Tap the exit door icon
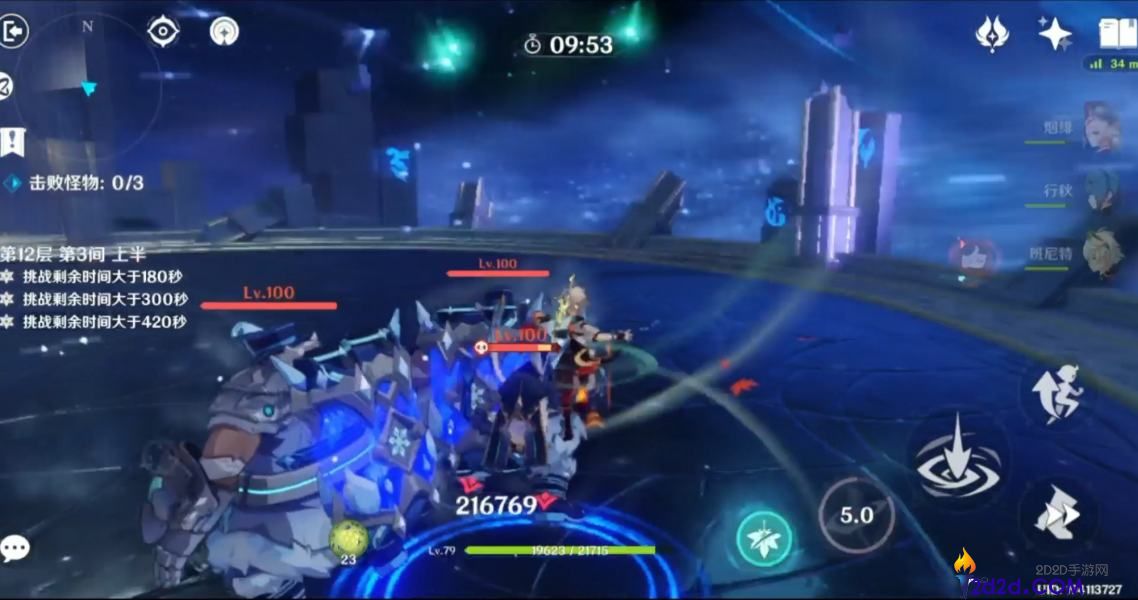Viewport: 1138px width, 600px height. pos(14,32)
